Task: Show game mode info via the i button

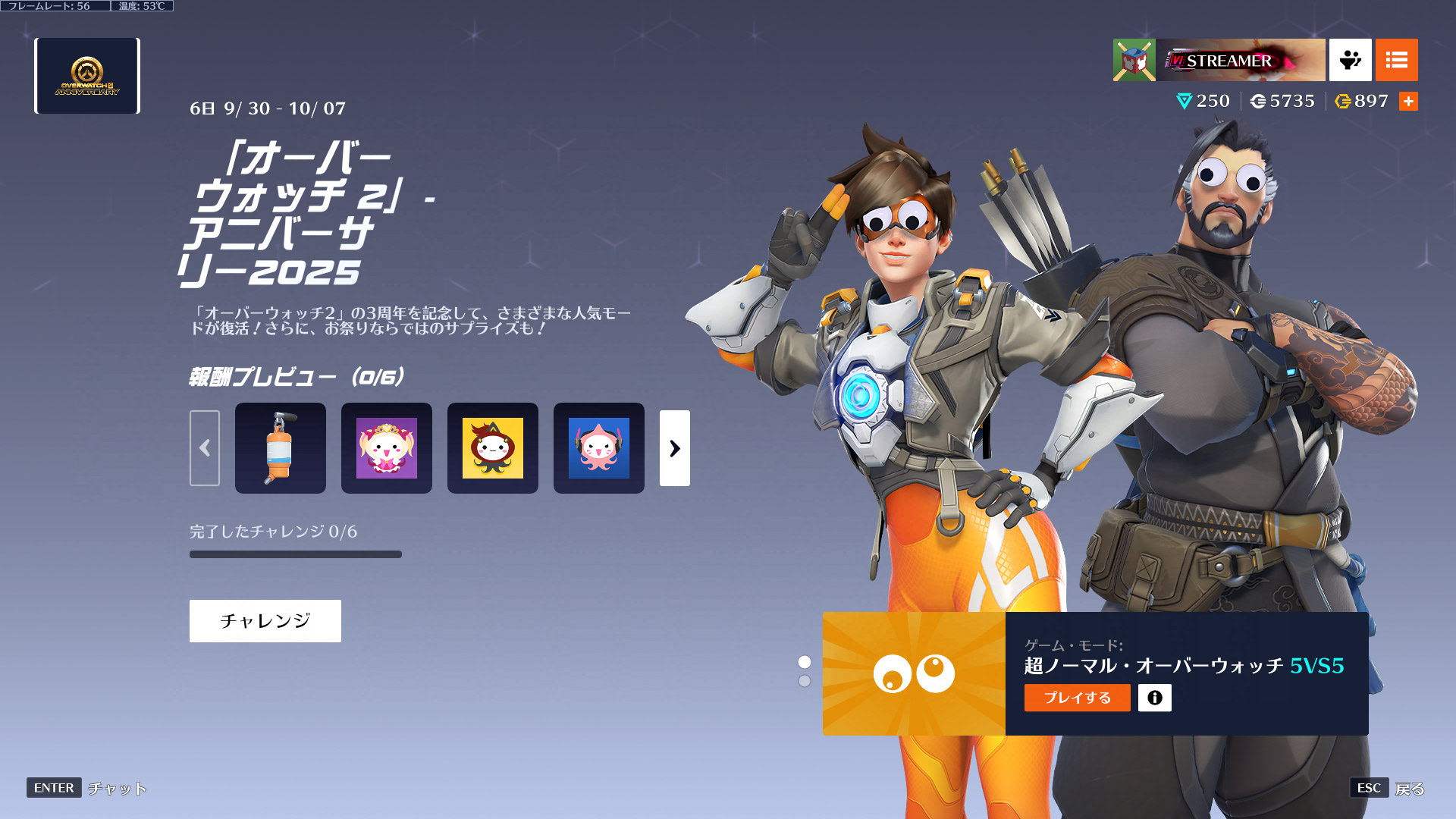Action: point(1154,698)
